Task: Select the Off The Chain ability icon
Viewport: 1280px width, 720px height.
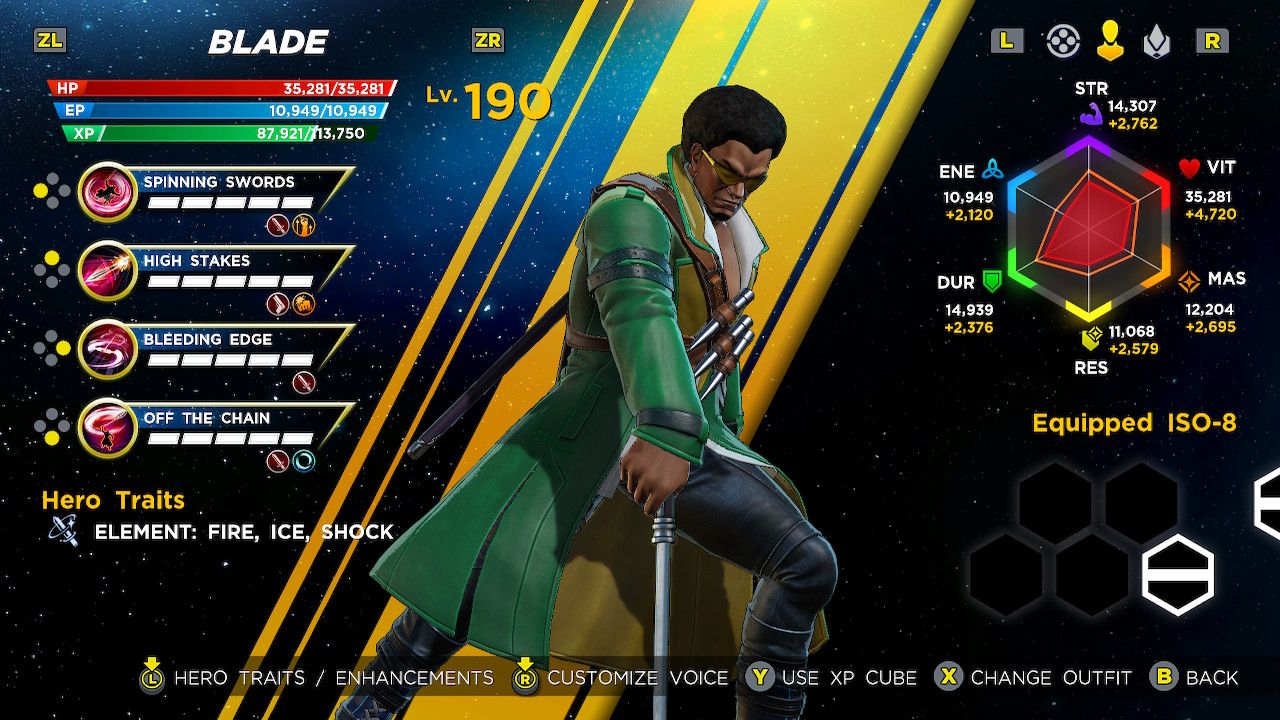Action: point(105,427)
